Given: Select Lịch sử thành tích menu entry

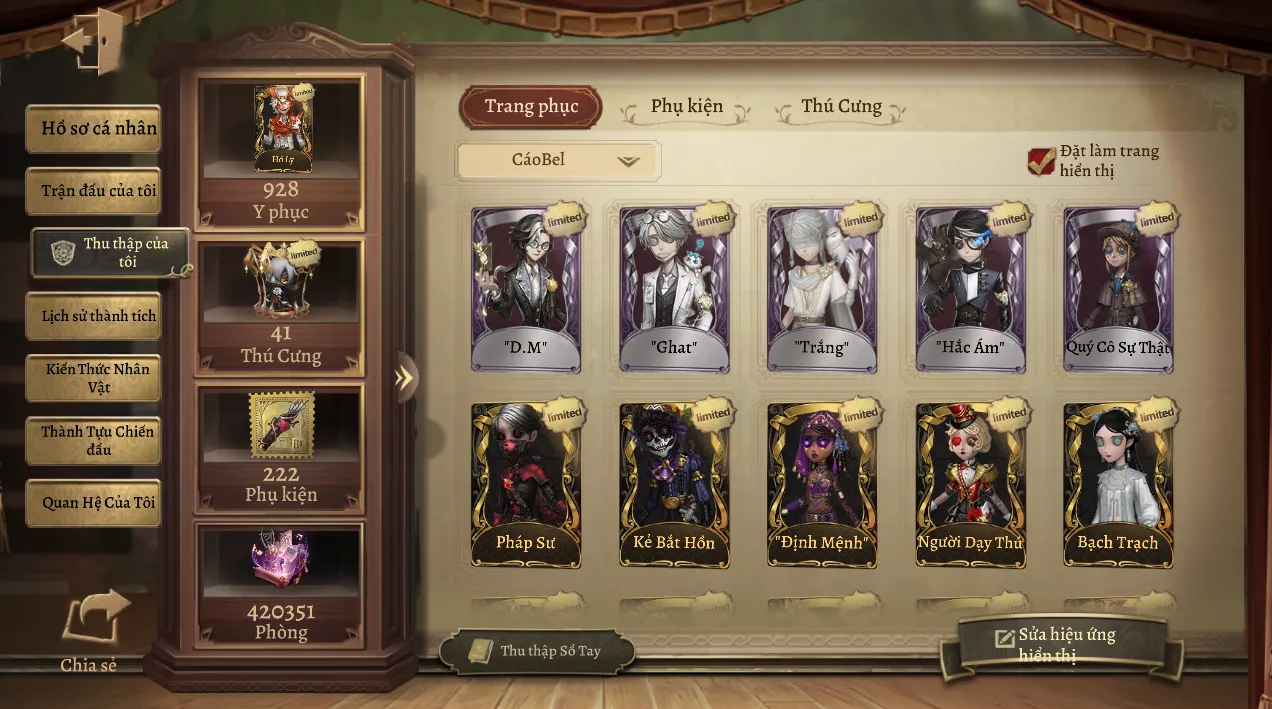Looking at the screenshot, I should [93, 316].
